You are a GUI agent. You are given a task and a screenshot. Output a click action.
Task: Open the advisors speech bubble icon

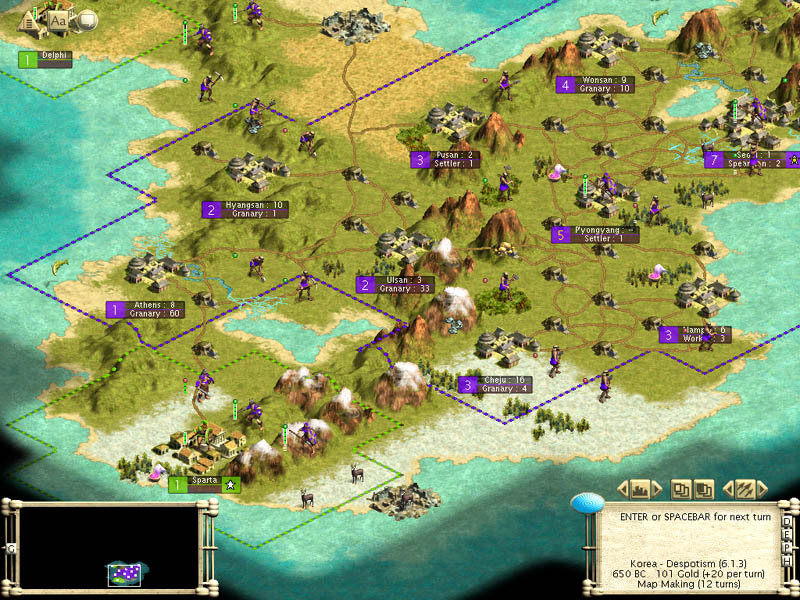point(86,19)
